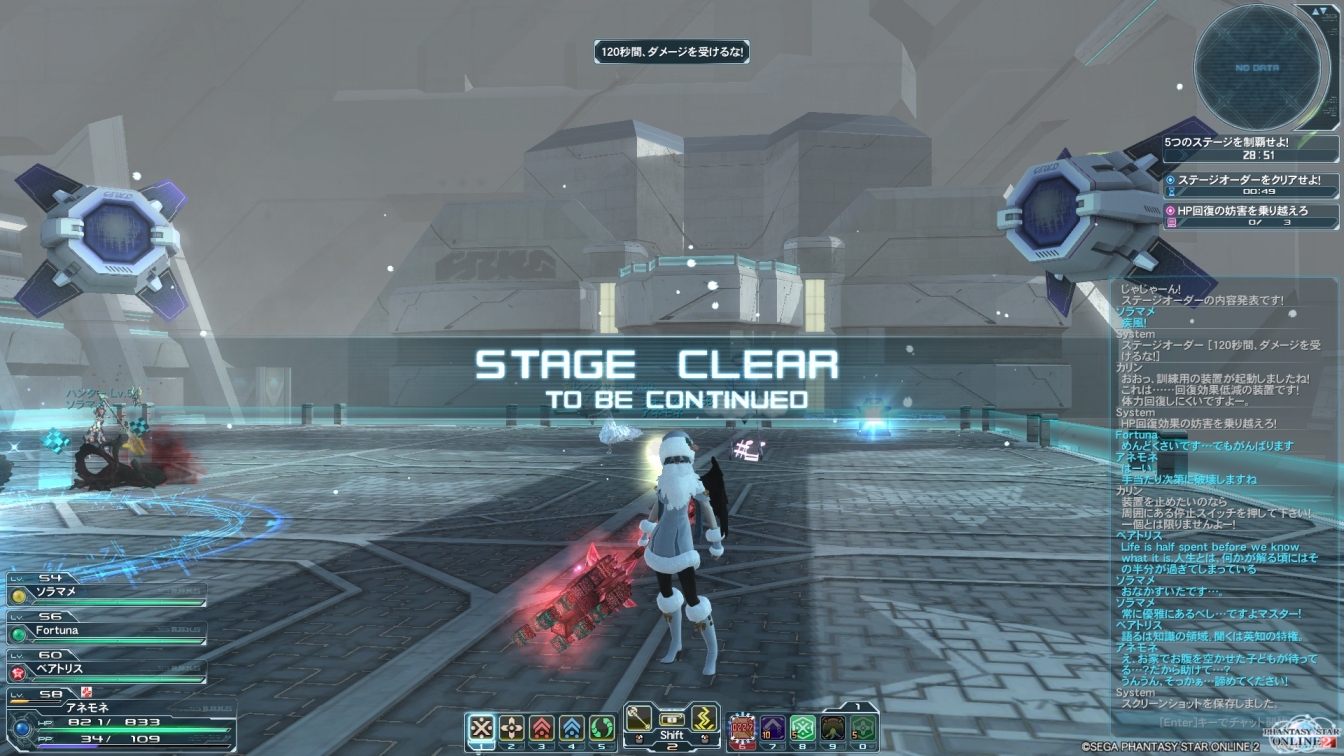Click the HP recovery interference objective
Screen dimensions: 1344x756
pos(1250,215)
